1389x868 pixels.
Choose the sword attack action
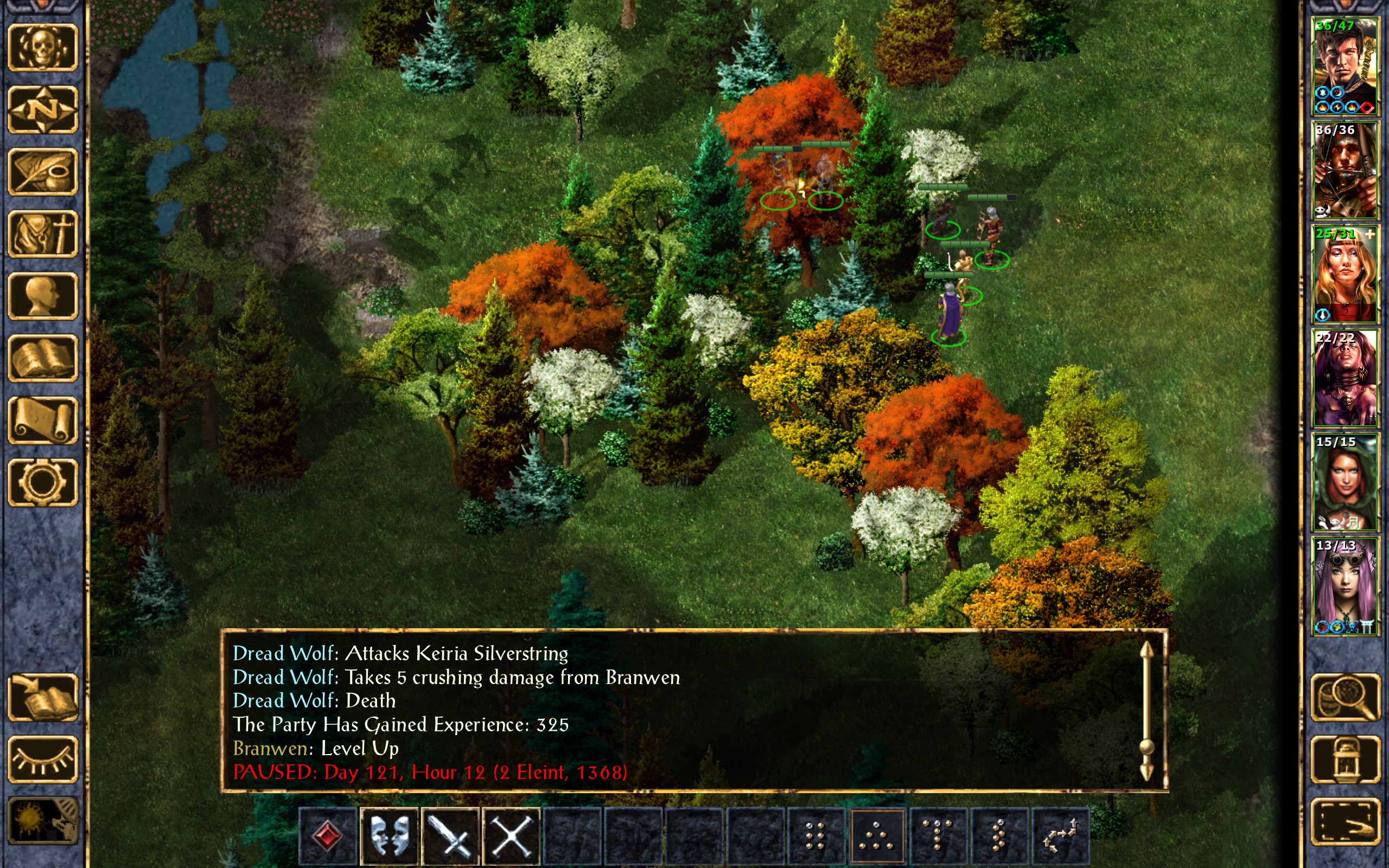(x=450, y=836)
